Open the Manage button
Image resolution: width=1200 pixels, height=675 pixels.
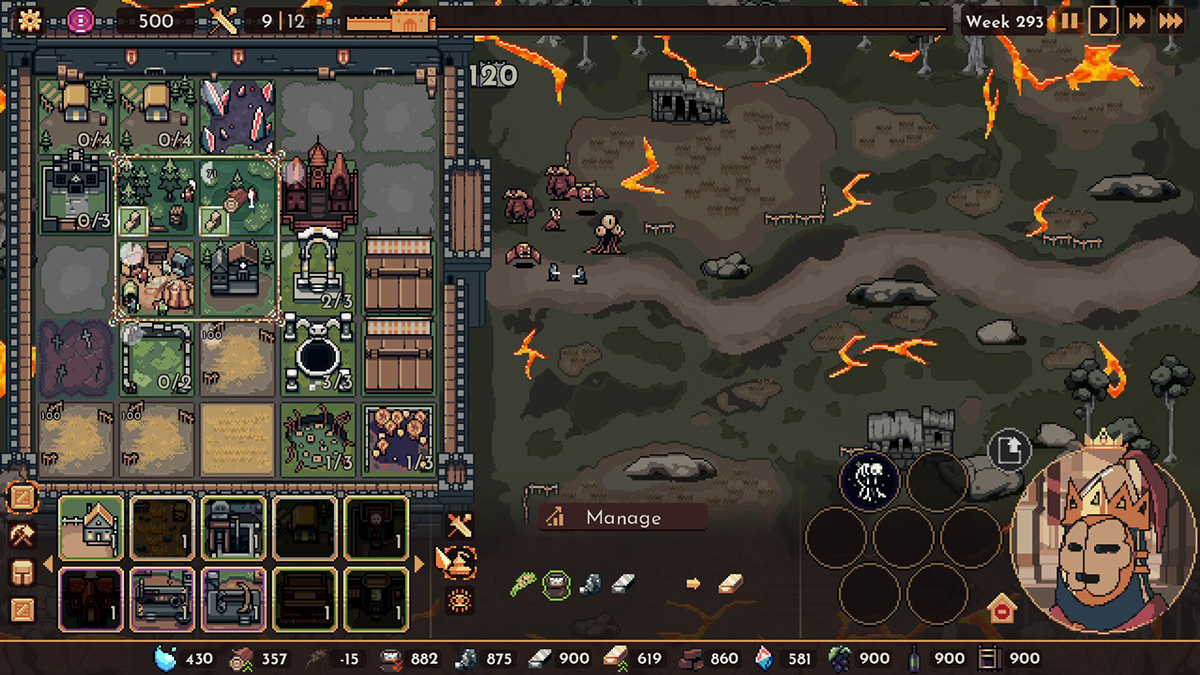pos(622,517)
